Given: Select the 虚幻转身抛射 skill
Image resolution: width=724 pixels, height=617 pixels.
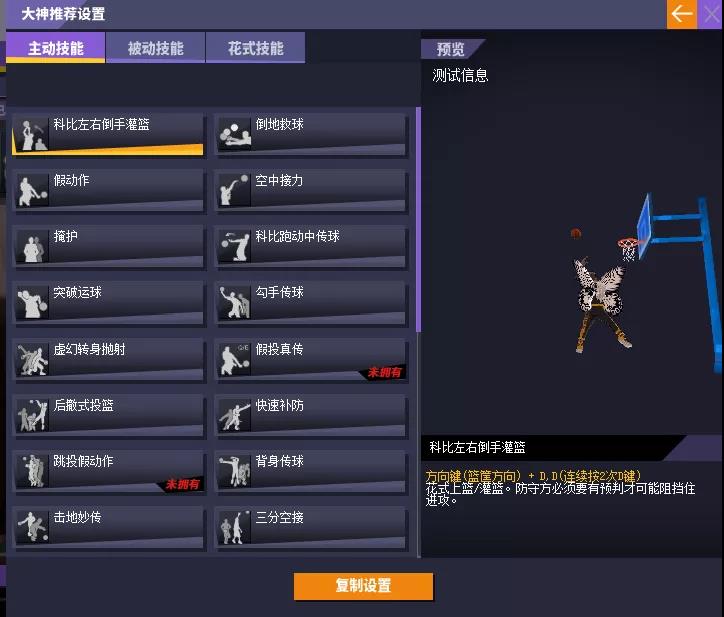Looking at the screenshot, I should tap(108, 360).
